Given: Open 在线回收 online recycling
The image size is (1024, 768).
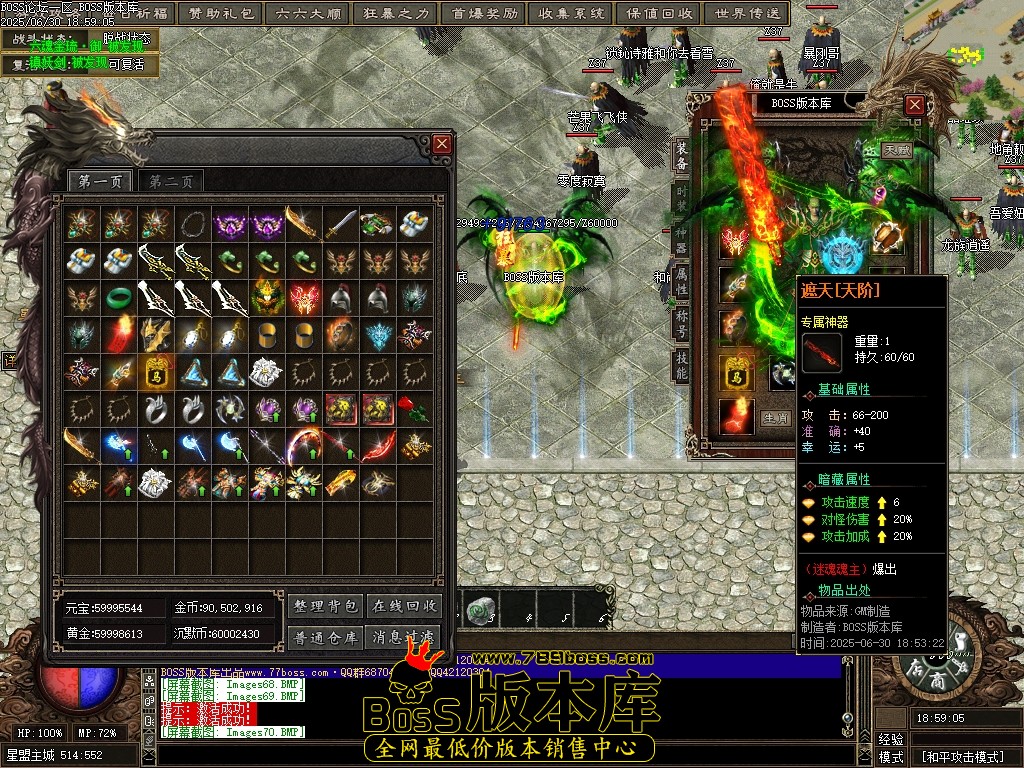Looking at the screenshot, I should click(405, 606).
